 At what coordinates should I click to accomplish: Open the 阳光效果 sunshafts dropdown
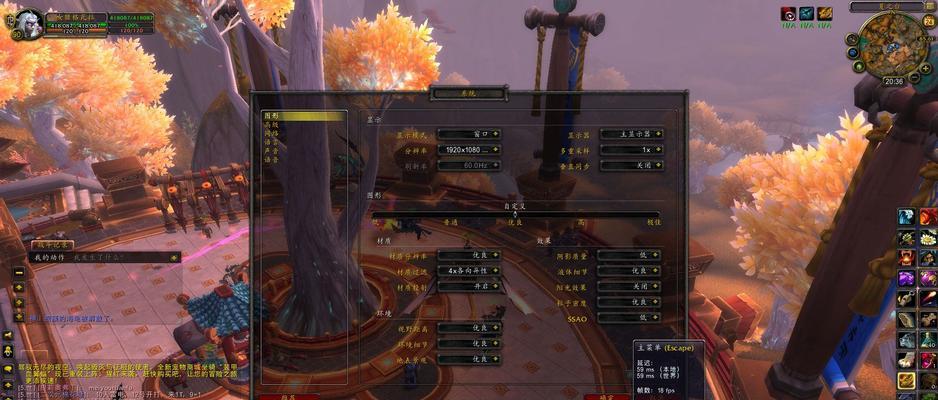point(632,286)
